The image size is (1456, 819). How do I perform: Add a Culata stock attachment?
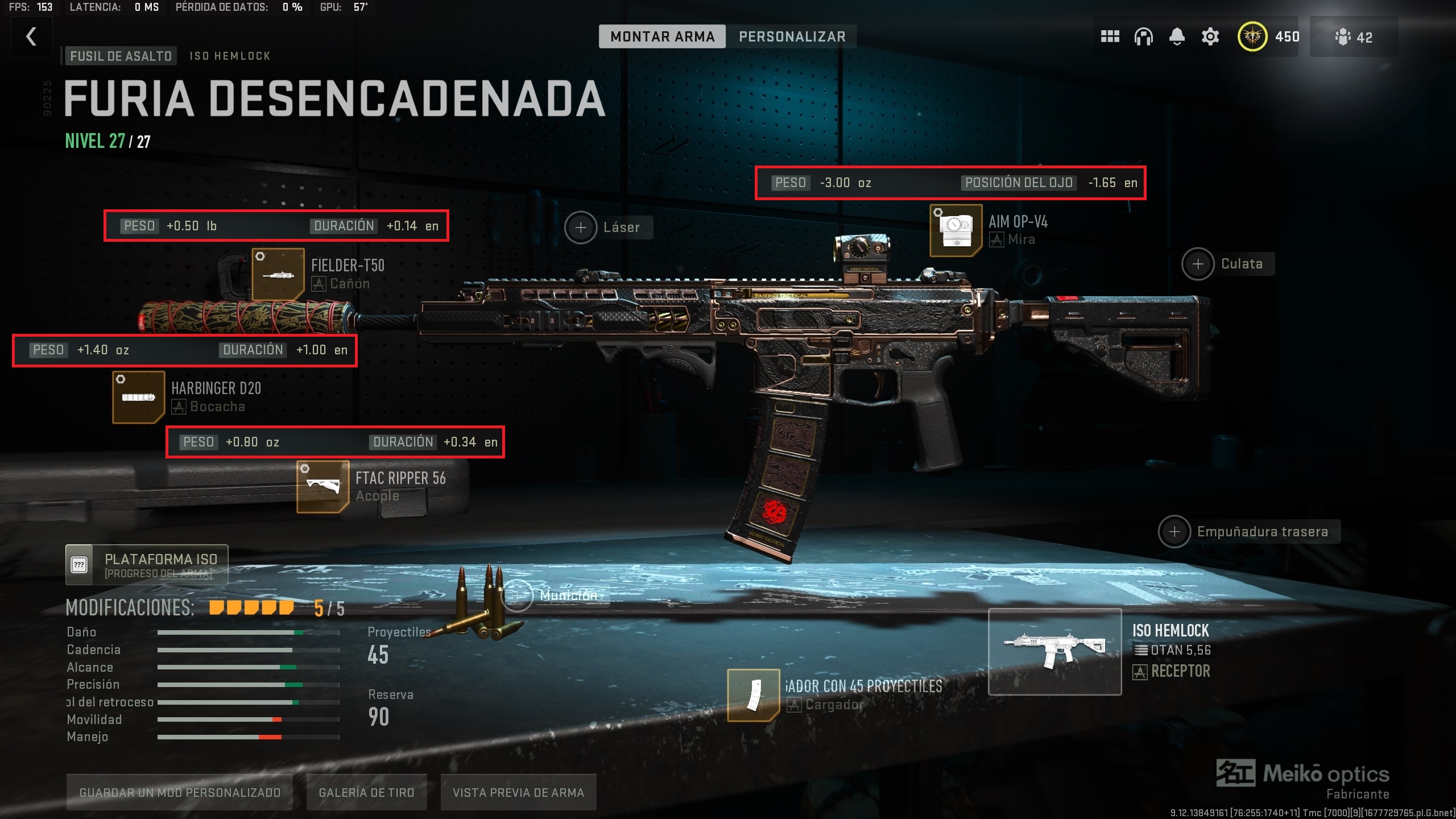[1198, 263]
